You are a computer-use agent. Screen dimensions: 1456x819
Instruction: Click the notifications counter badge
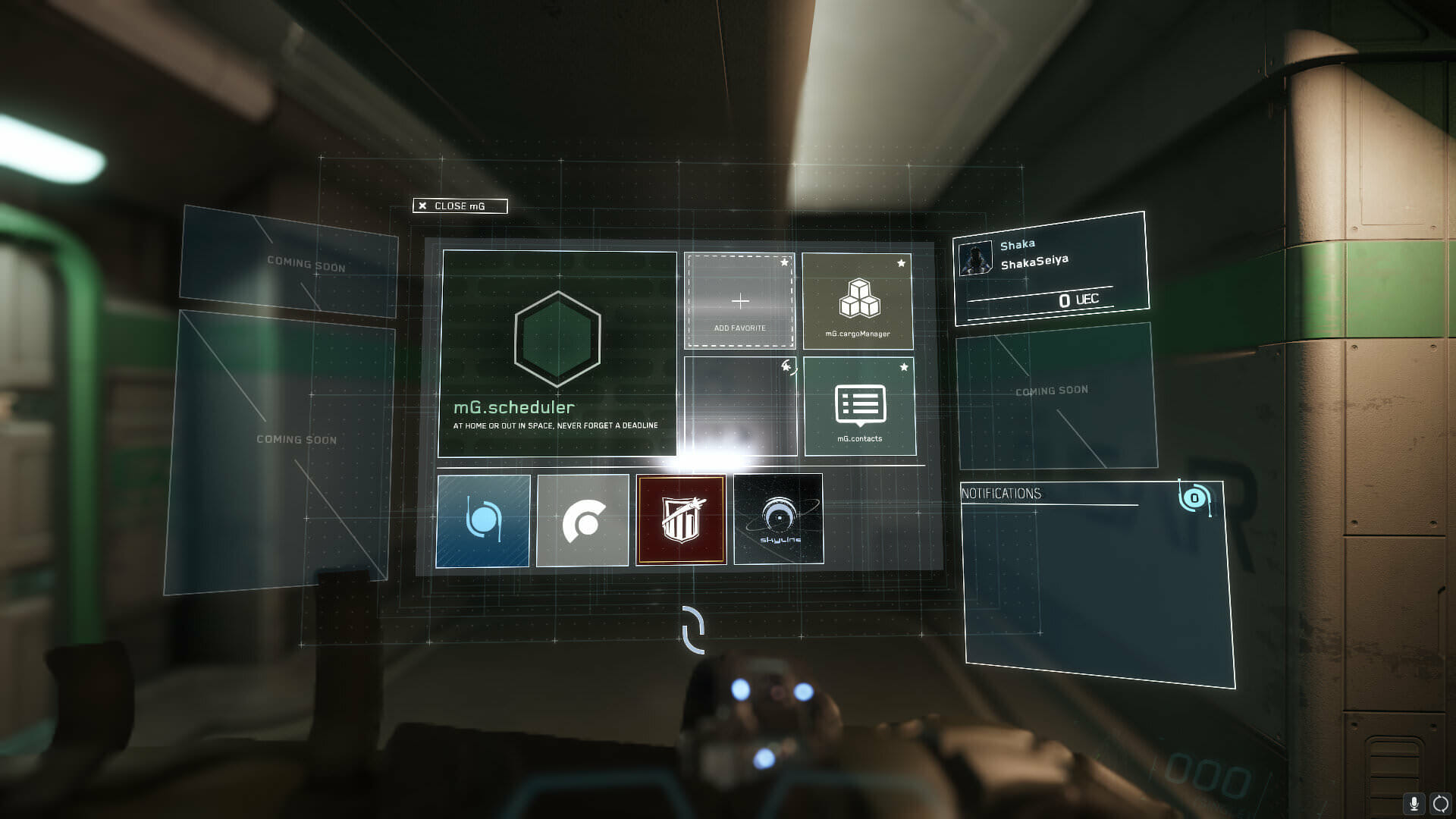tap(1194, 498)
